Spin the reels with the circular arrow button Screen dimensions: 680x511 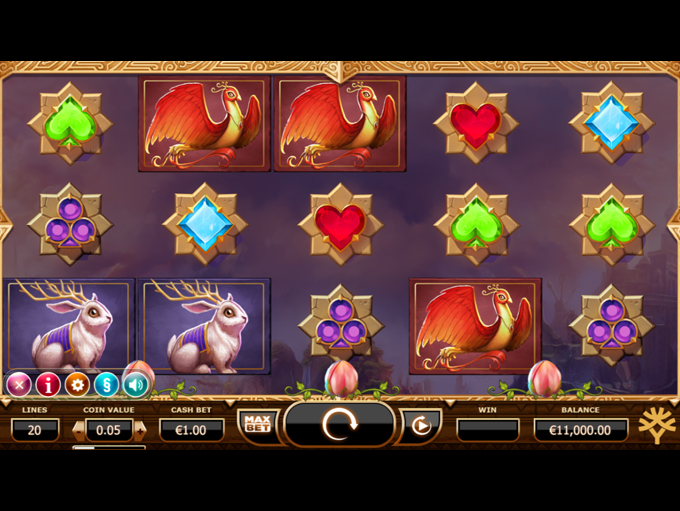[x=339, y=425]
